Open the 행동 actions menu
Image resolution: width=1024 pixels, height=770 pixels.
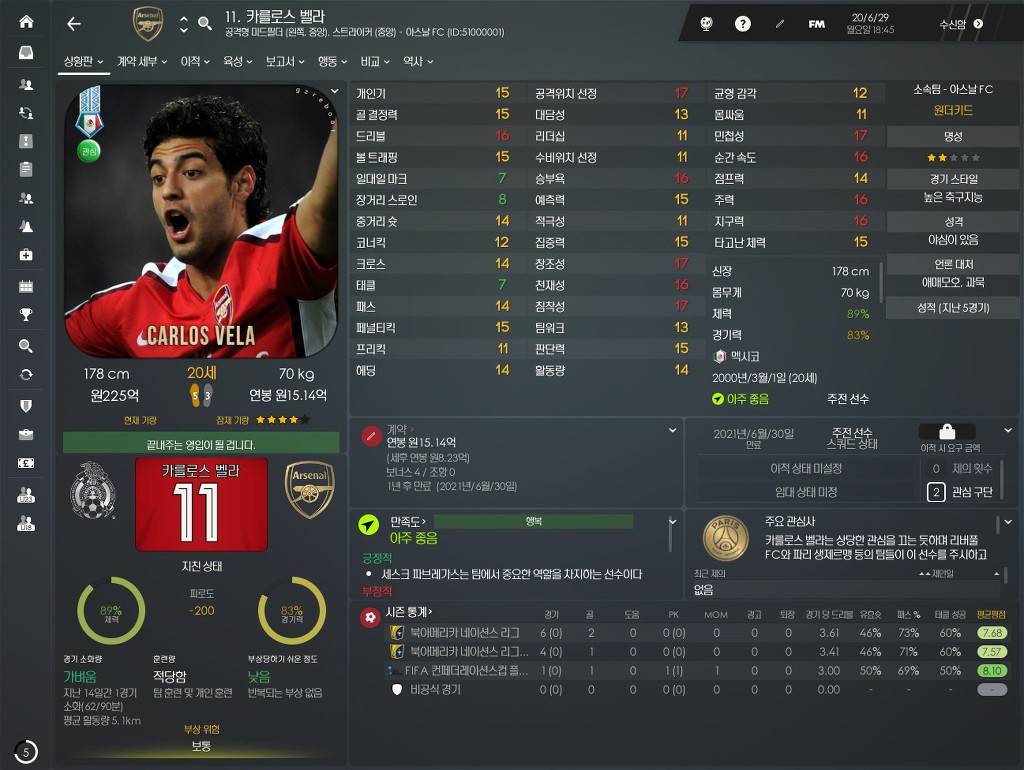[332, 62]
